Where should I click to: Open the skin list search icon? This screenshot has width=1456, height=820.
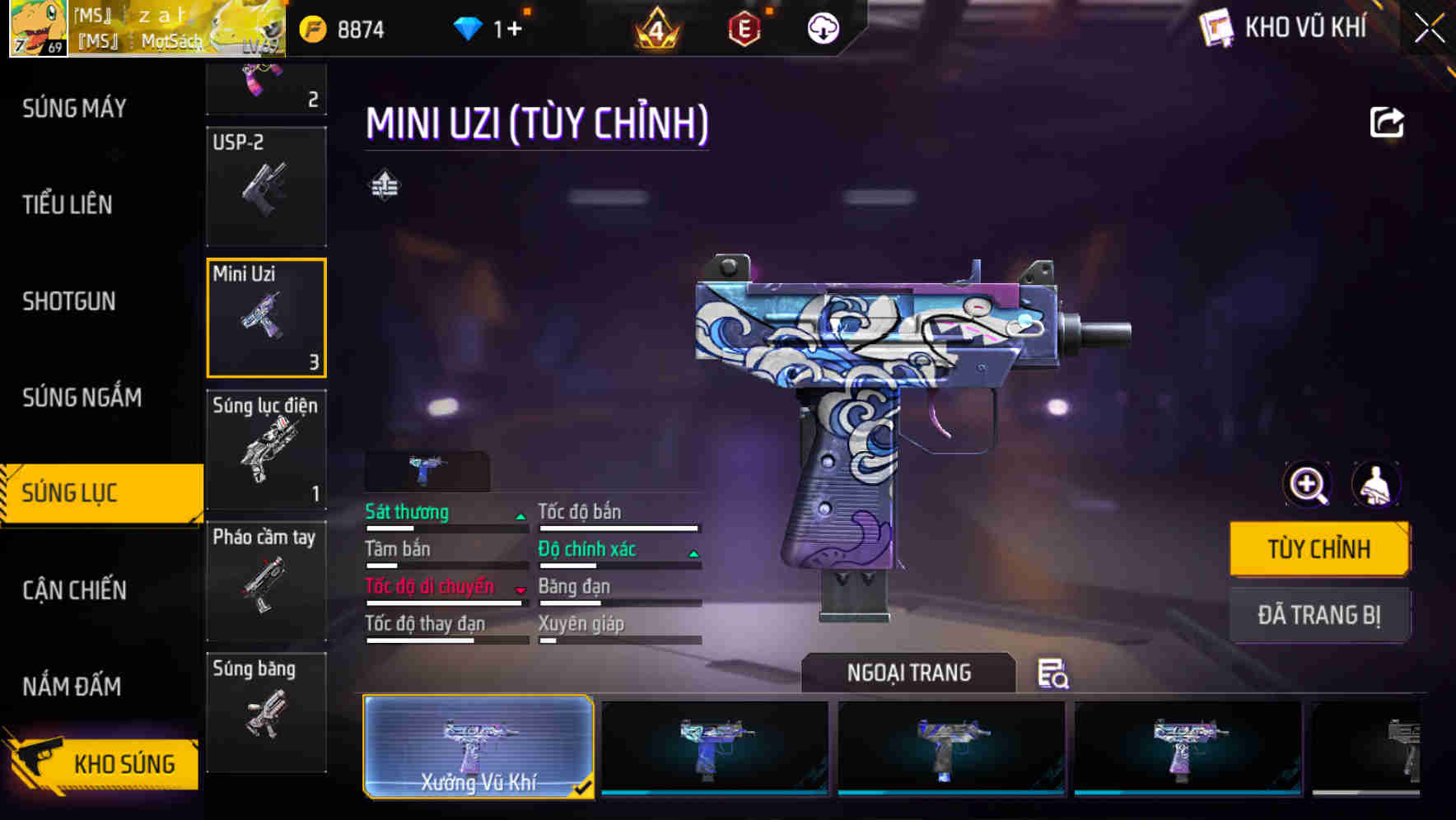(x=1052, y=673)
